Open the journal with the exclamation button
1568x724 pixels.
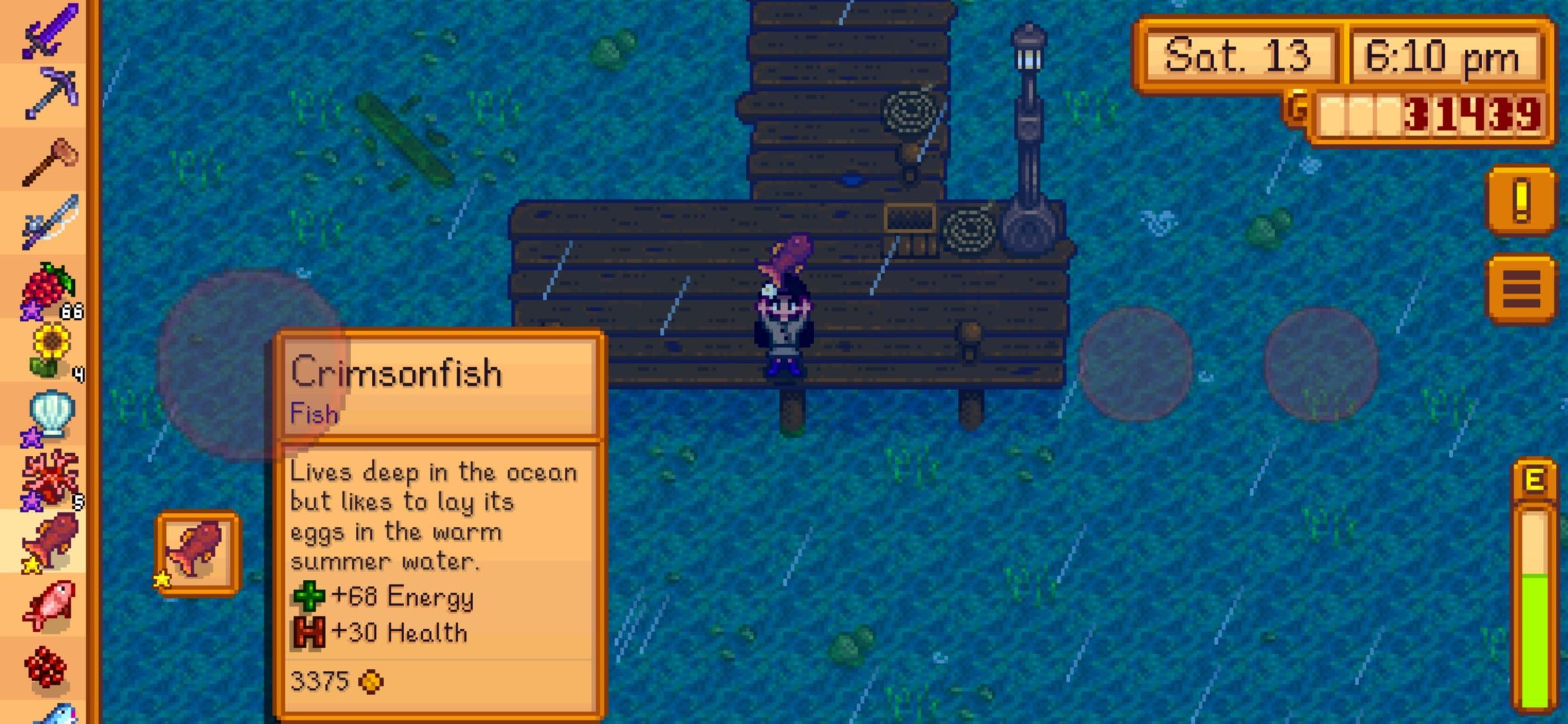[x=1520, y=200]
